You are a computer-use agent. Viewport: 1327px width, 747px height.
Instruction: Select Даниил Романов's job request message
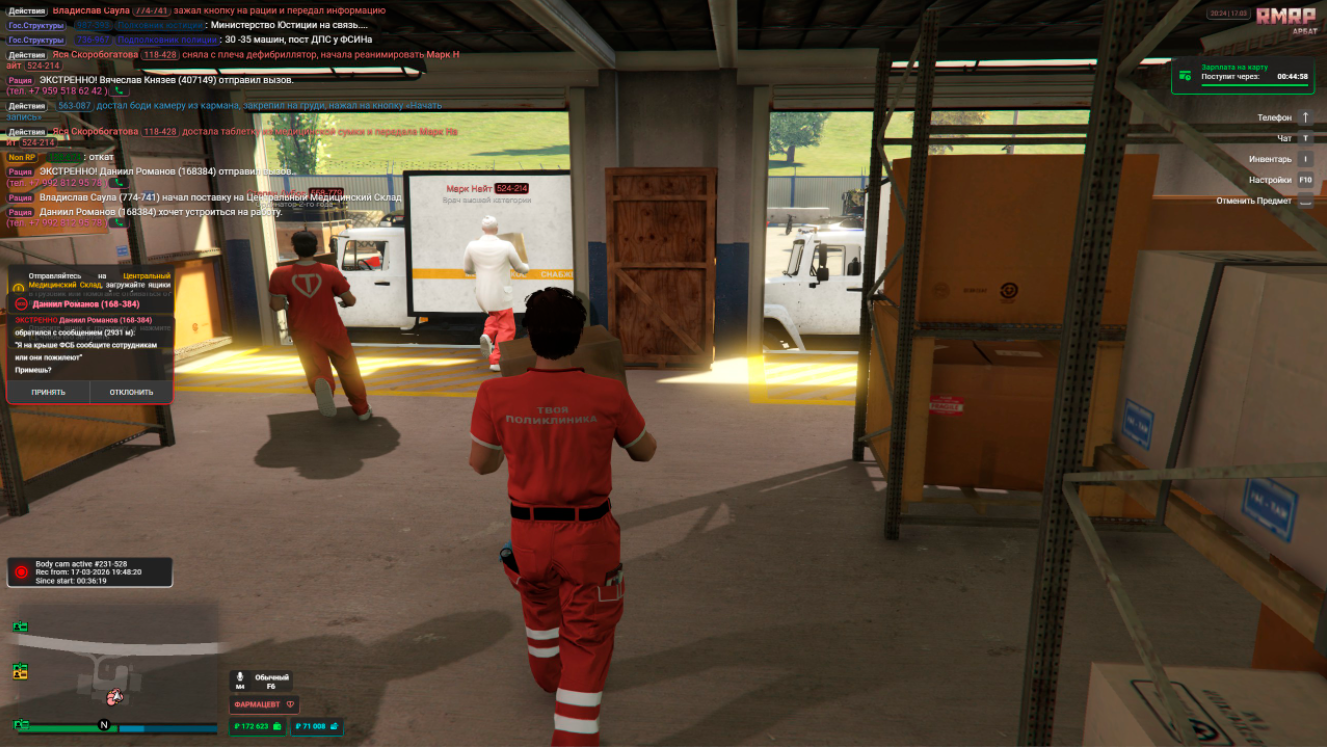(x=160, y=212)
